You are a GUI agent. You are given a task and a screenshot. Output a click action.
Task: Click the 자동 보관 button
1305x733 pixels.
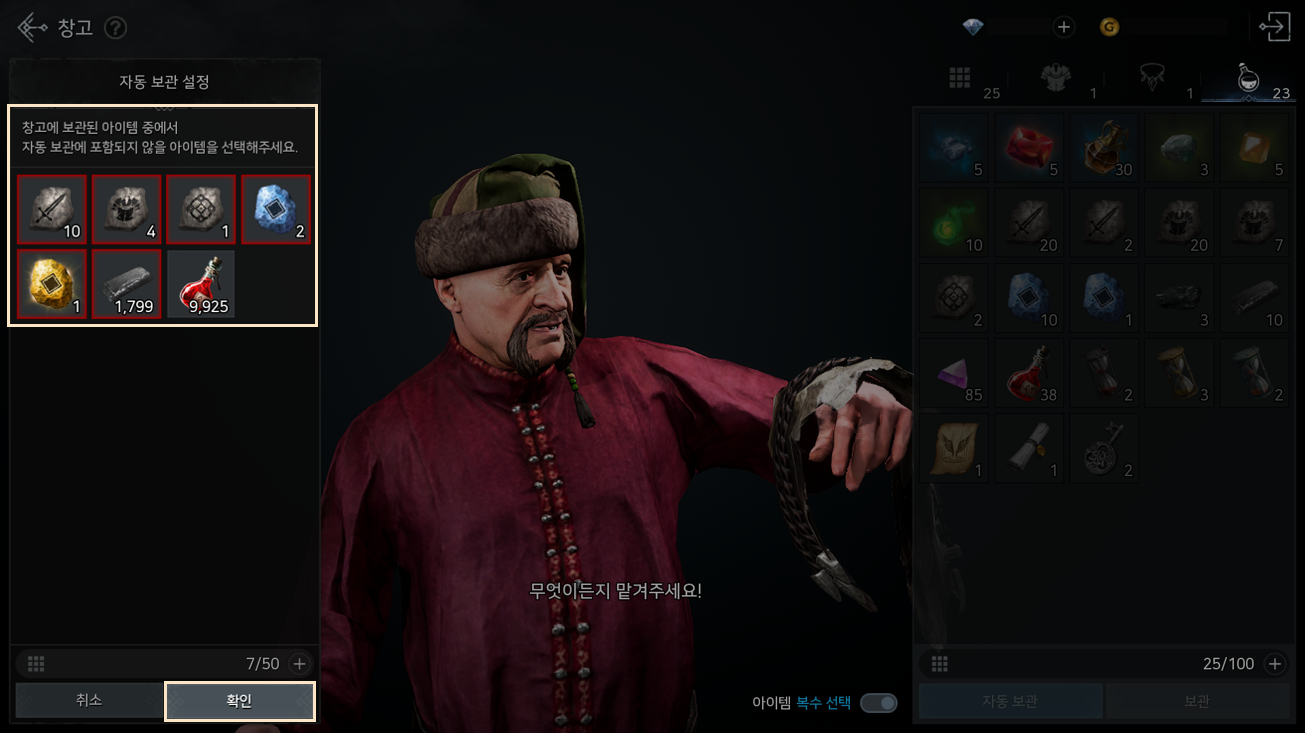tap(1010, 701)
